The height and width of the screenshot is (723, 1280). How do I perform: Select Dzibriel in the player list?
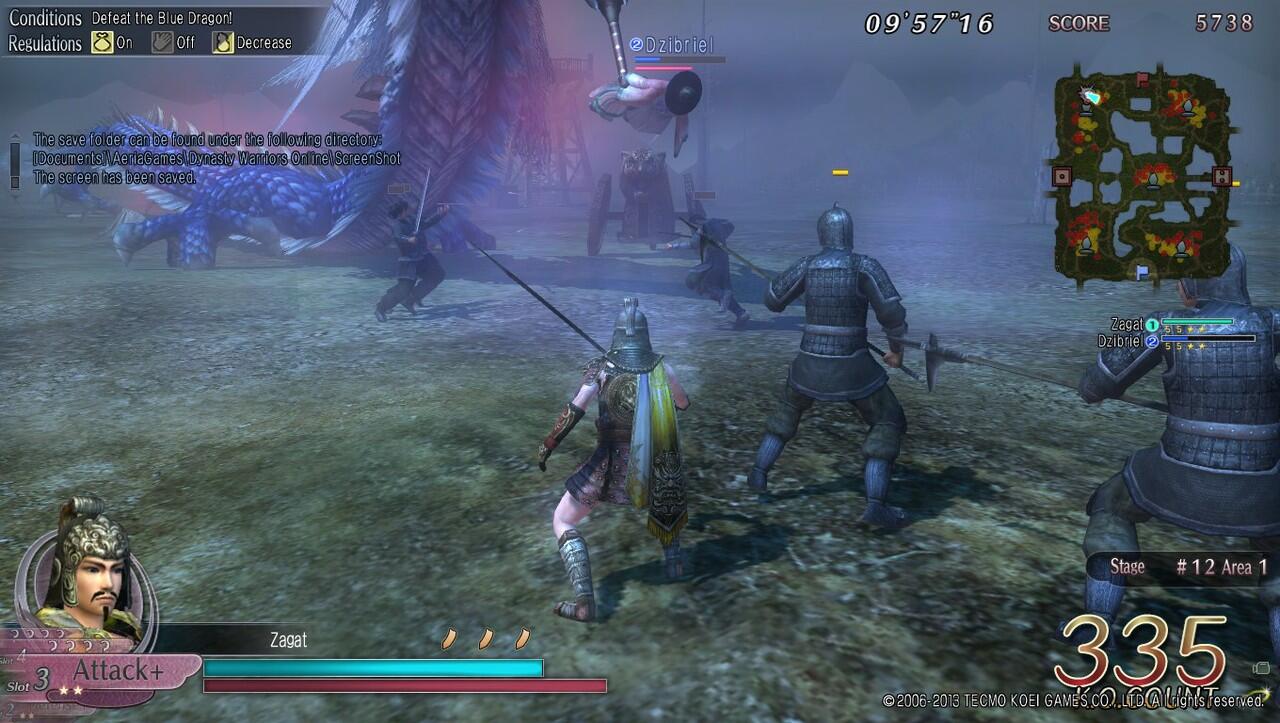pos(1121,340)
